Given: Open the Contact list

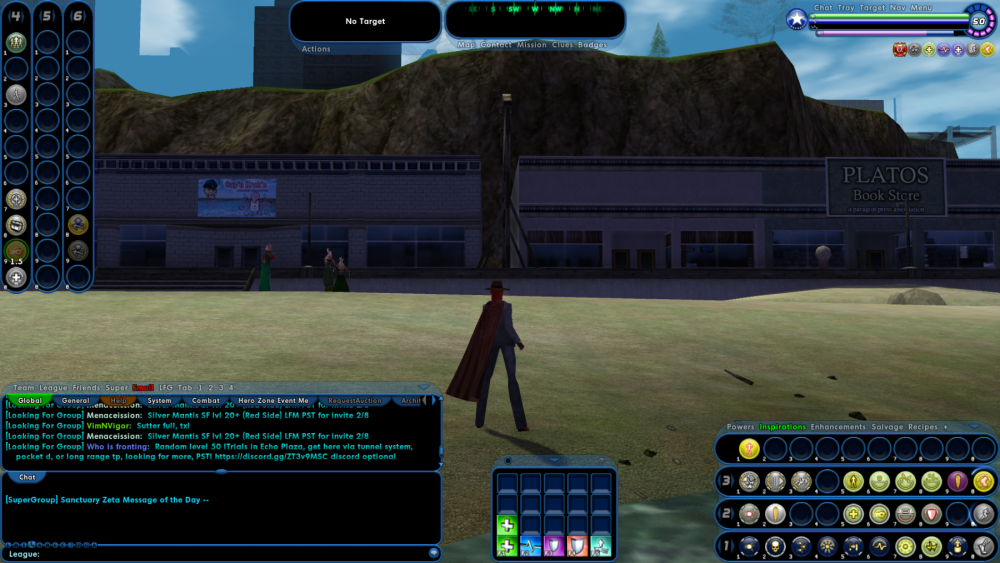Looking at the screenshot, I should (x=496, y=45).
